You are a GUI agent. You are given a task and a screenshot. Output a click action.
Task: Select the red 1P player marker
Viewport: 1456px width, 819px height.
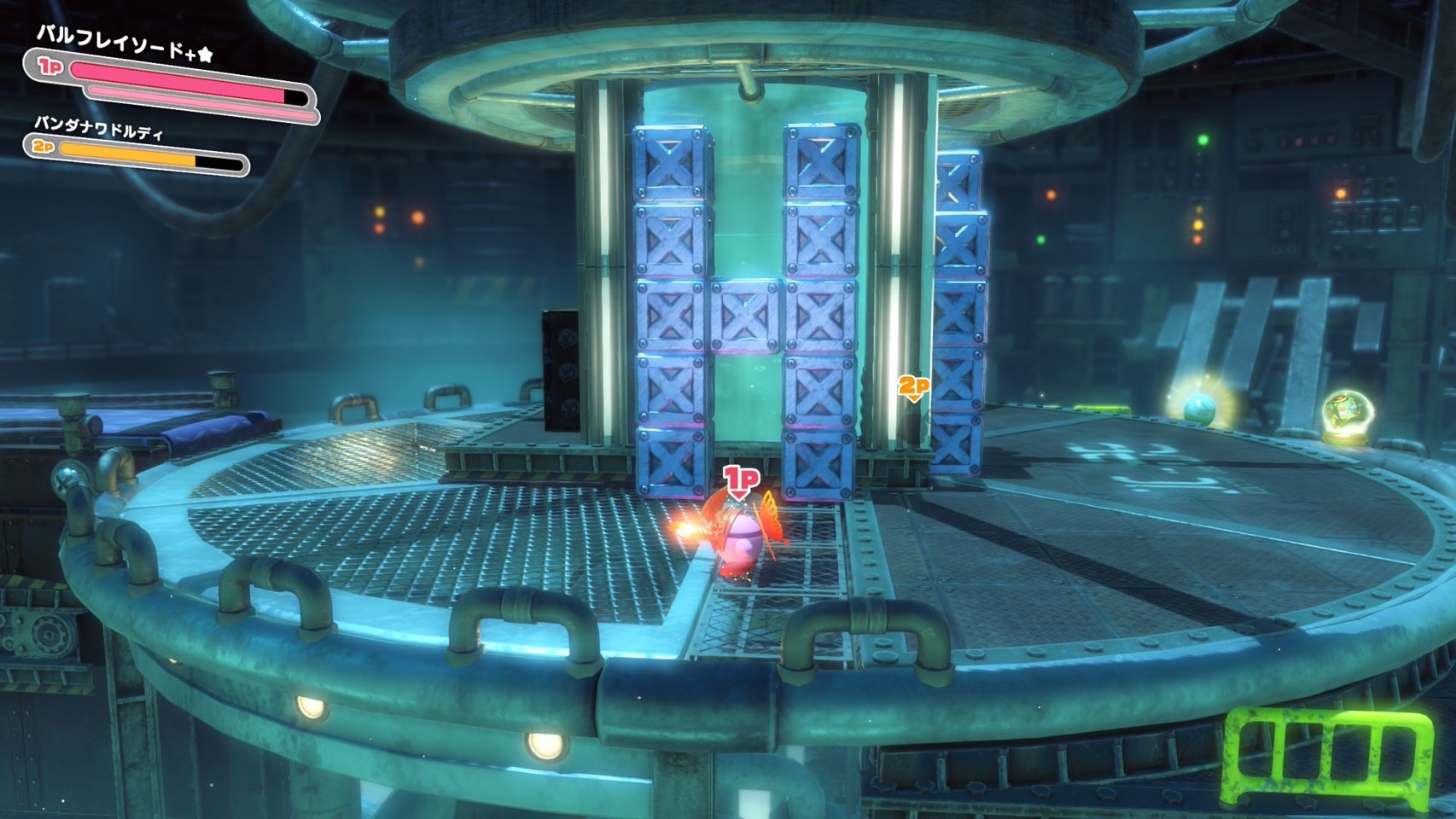coord(741,480)
